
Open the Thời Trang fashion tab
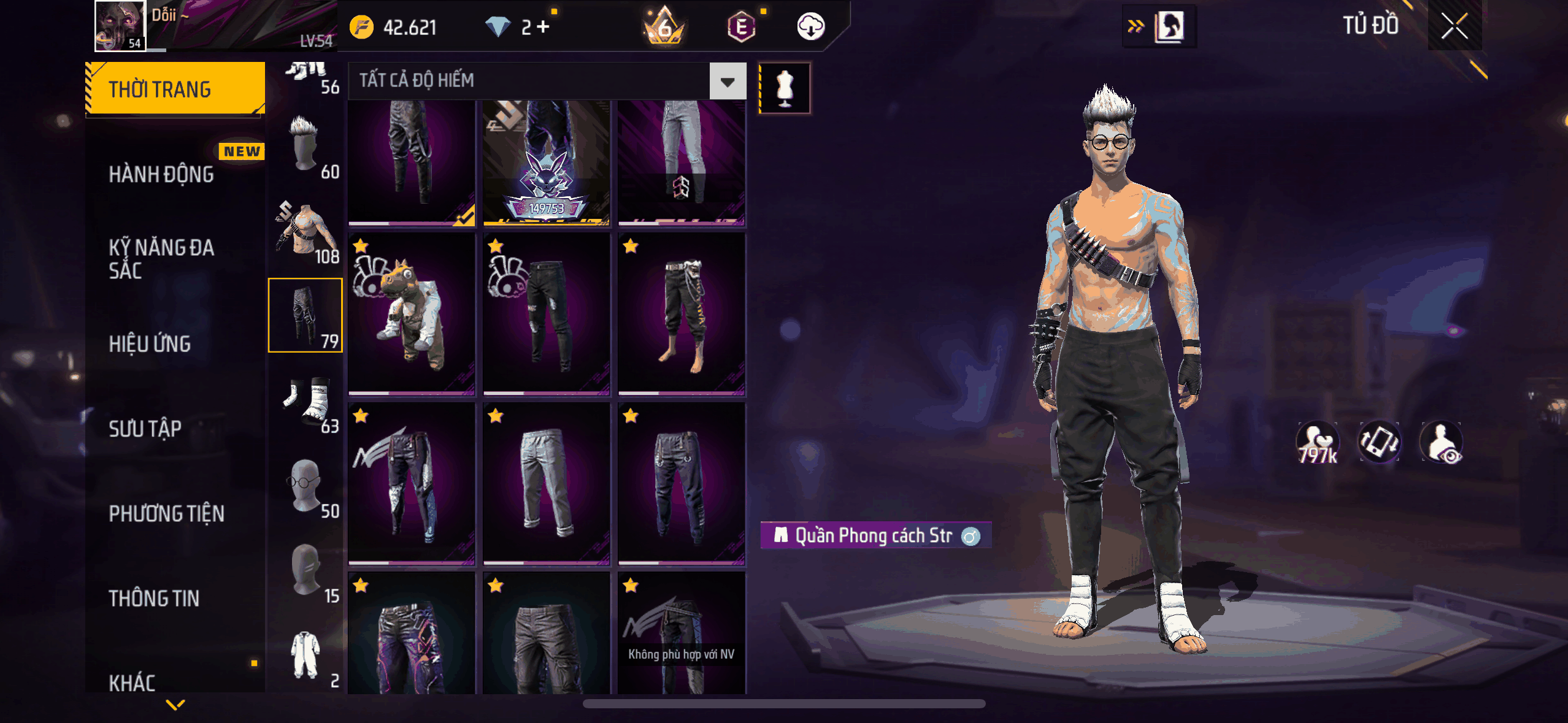[175, 89]
